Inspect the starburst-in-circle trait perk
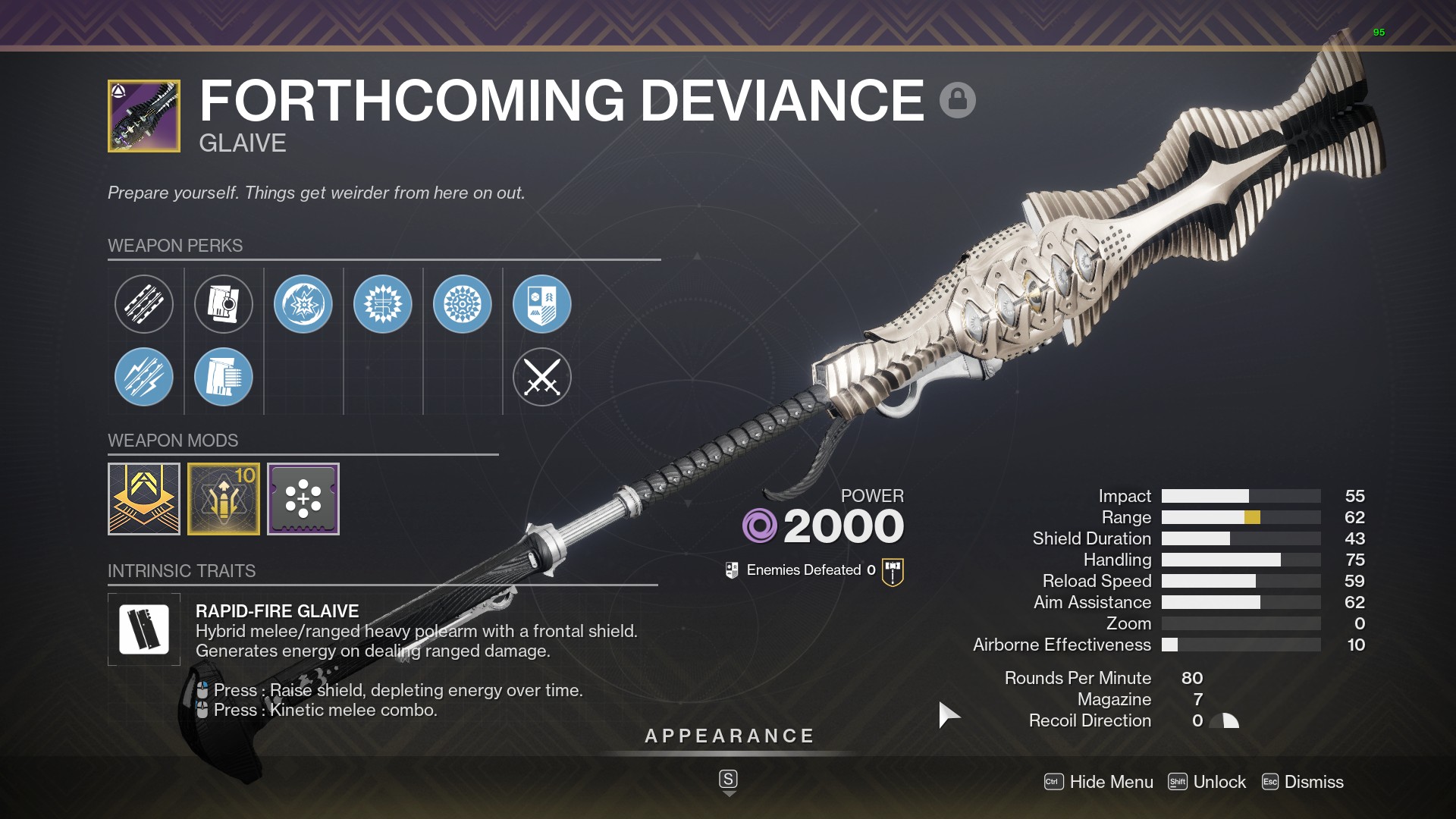 tap(303, 304)
